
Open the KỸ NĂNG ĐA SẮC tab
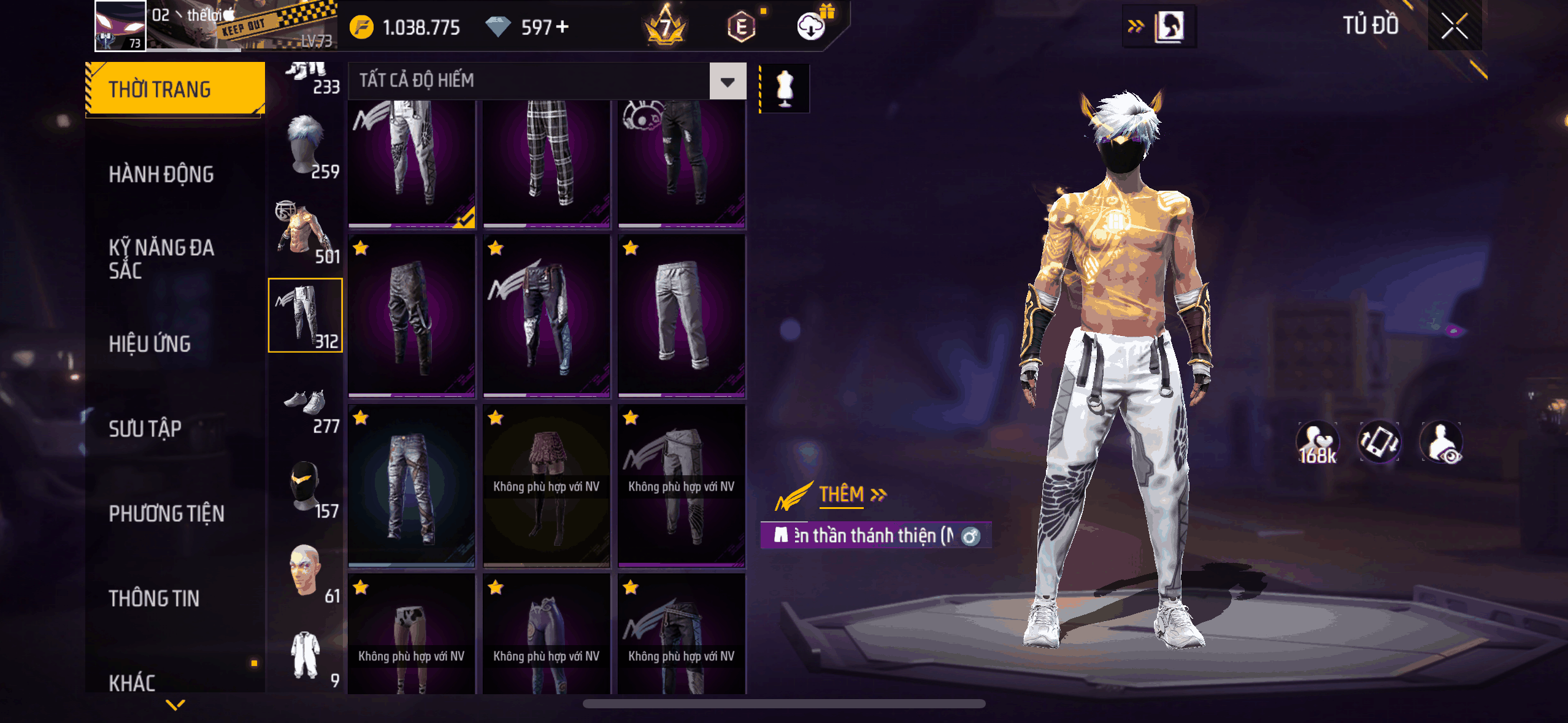(161, 259)
